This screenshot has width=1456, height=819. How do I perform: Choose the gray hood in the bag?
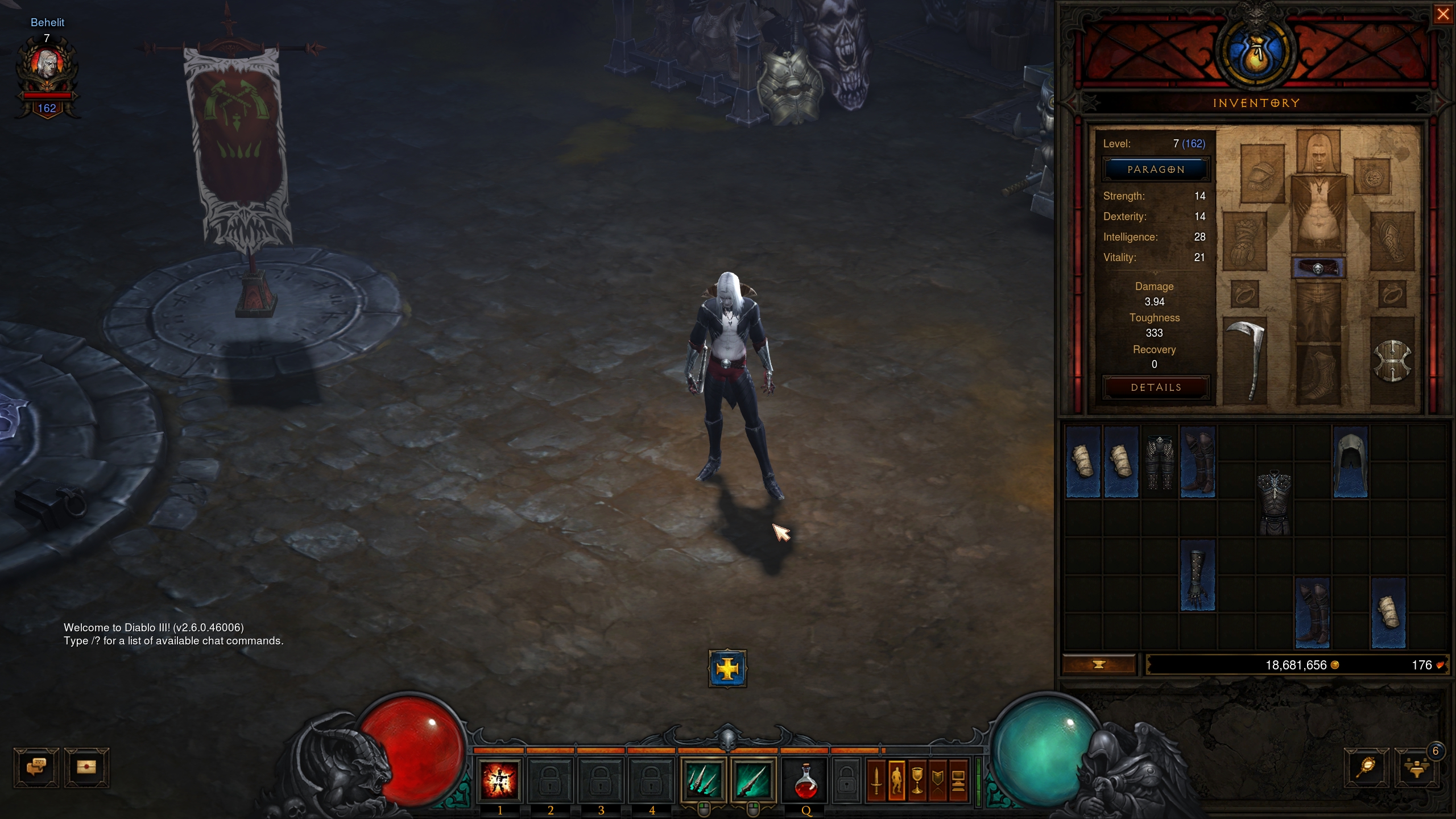point(1350,462)
